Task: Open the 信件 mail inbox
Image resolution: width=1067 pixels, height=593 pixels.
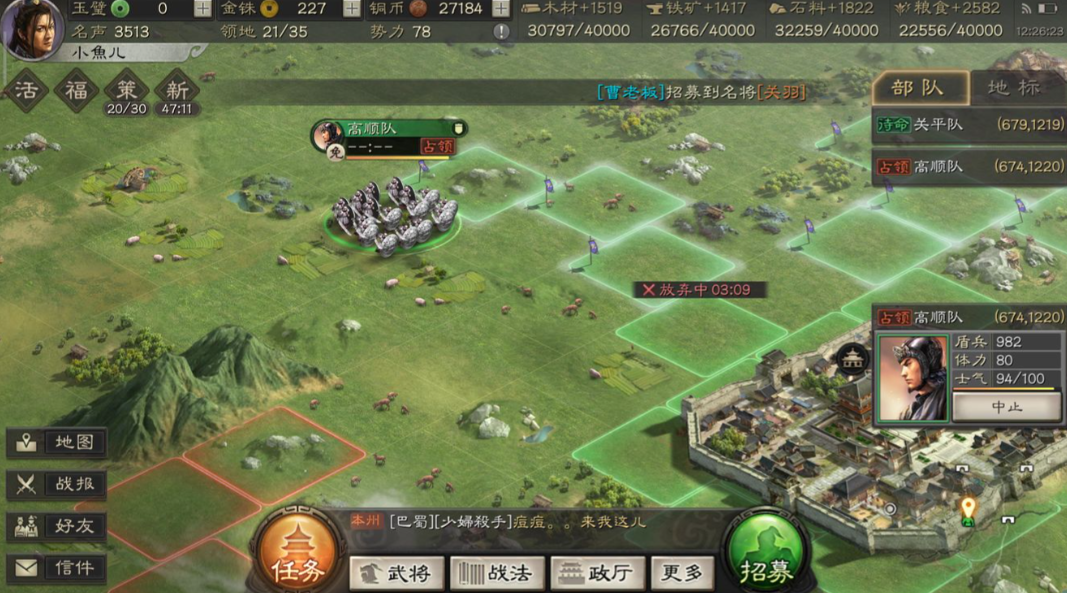Action: click(57, 568)
